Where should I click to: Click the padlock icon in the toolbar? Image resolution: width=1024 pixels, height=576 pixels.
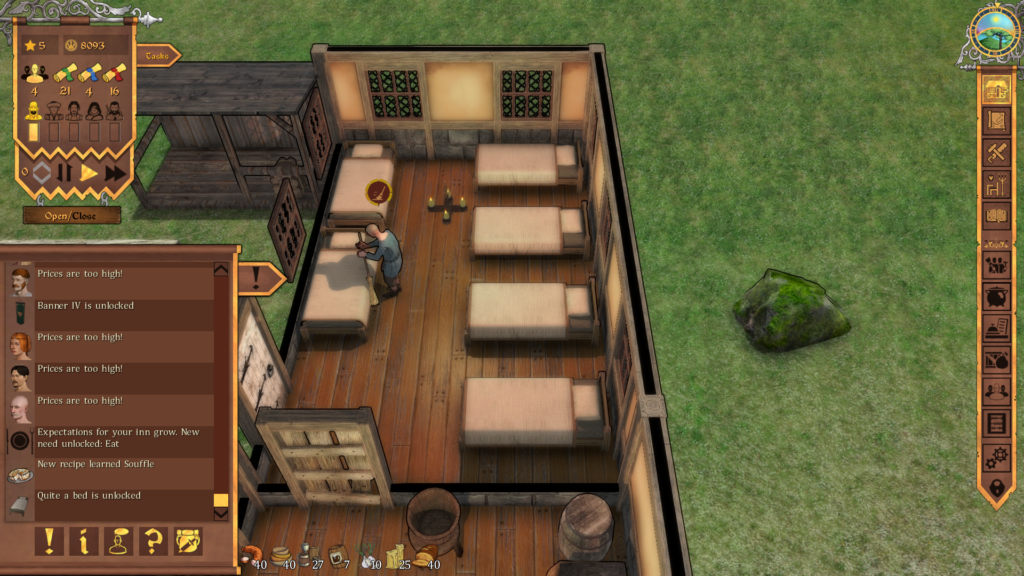pos(995,487)
